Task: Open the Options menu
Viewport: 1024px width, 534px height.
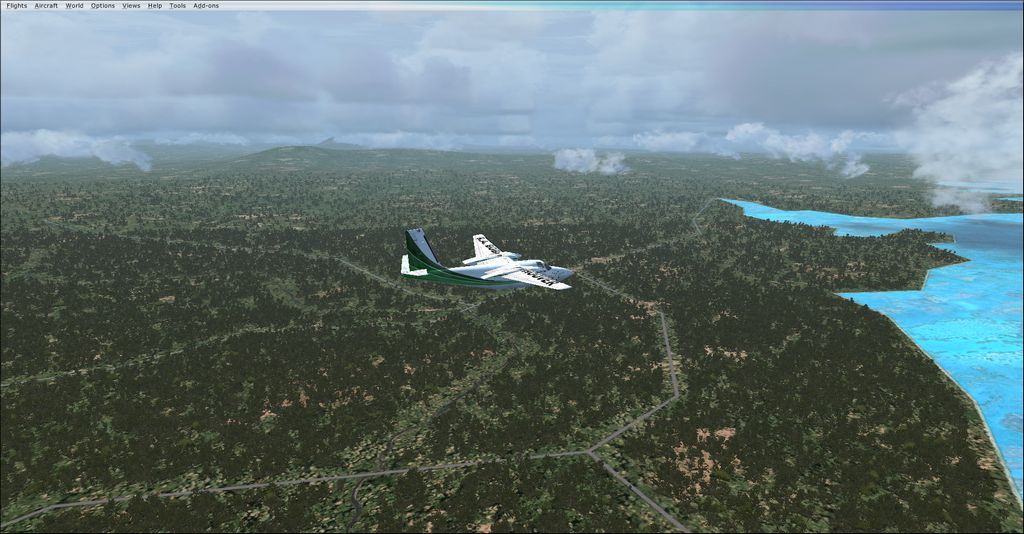Action: (103, 5)
